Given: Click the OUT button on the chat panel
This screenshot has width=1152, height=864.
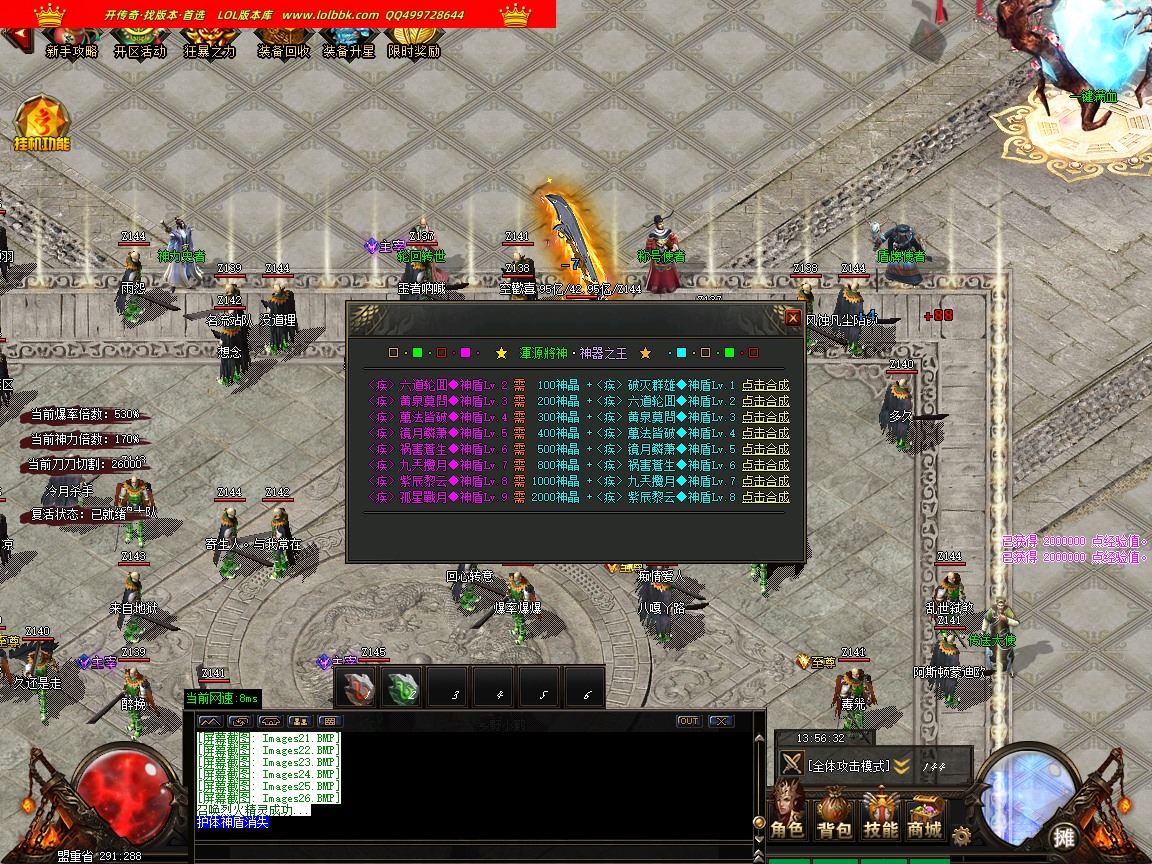Looking at the screenshot, I should pyautogui.click(x=688, y=721).
